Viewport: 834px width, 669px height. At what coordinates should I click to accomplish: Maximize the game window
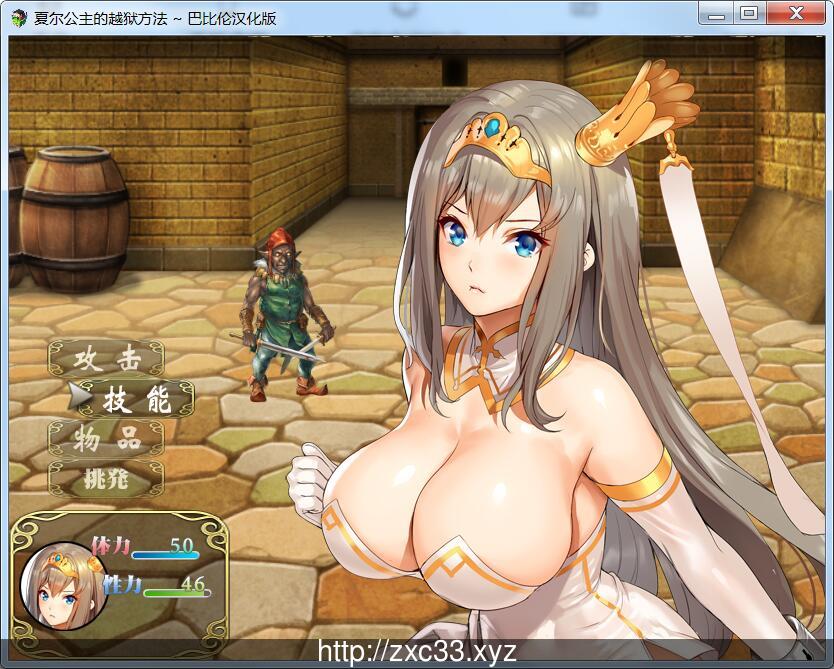coord(748,13)
